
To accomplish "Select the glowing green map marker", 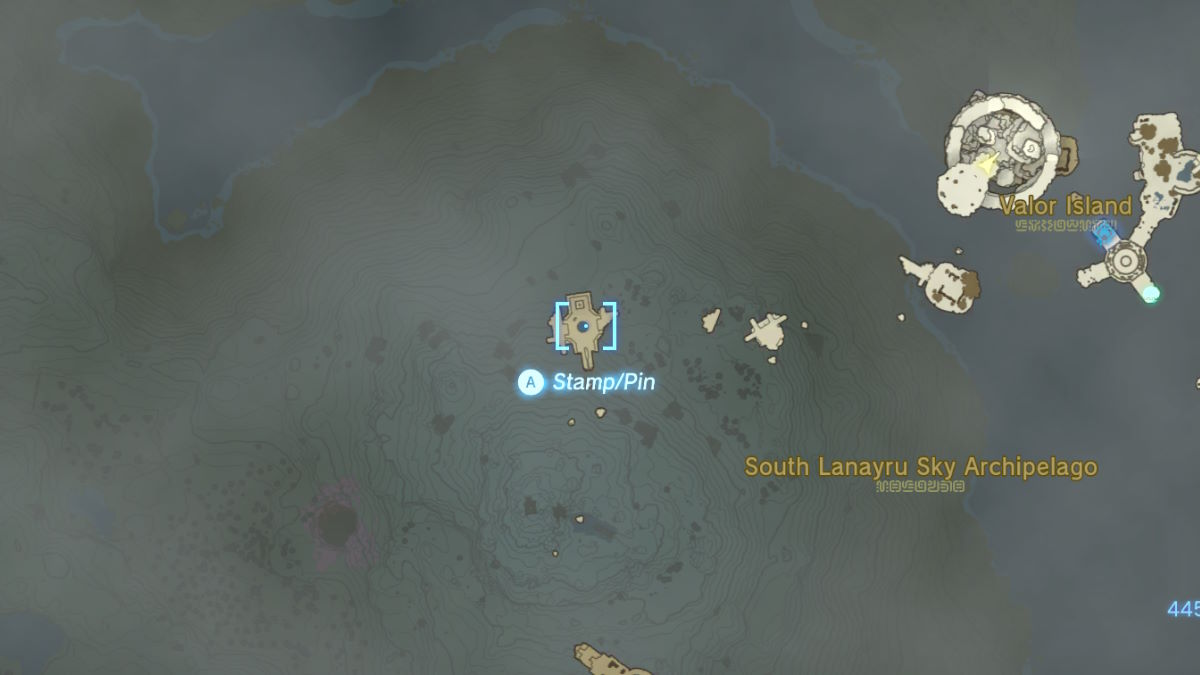I will point(1151,293).
